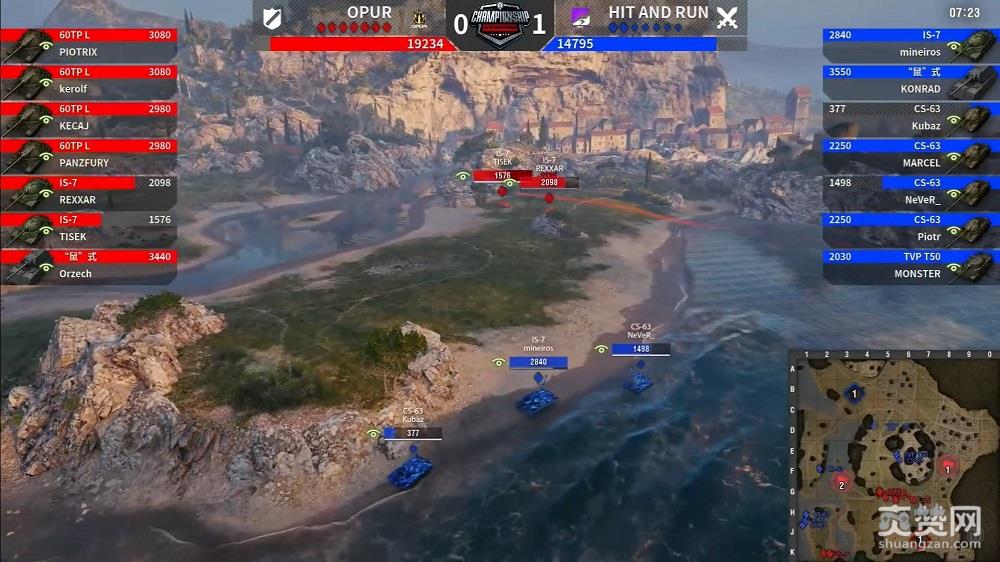Click the HIT AND RUN team header
This screenshot has width=1000, height=562.
658,13
